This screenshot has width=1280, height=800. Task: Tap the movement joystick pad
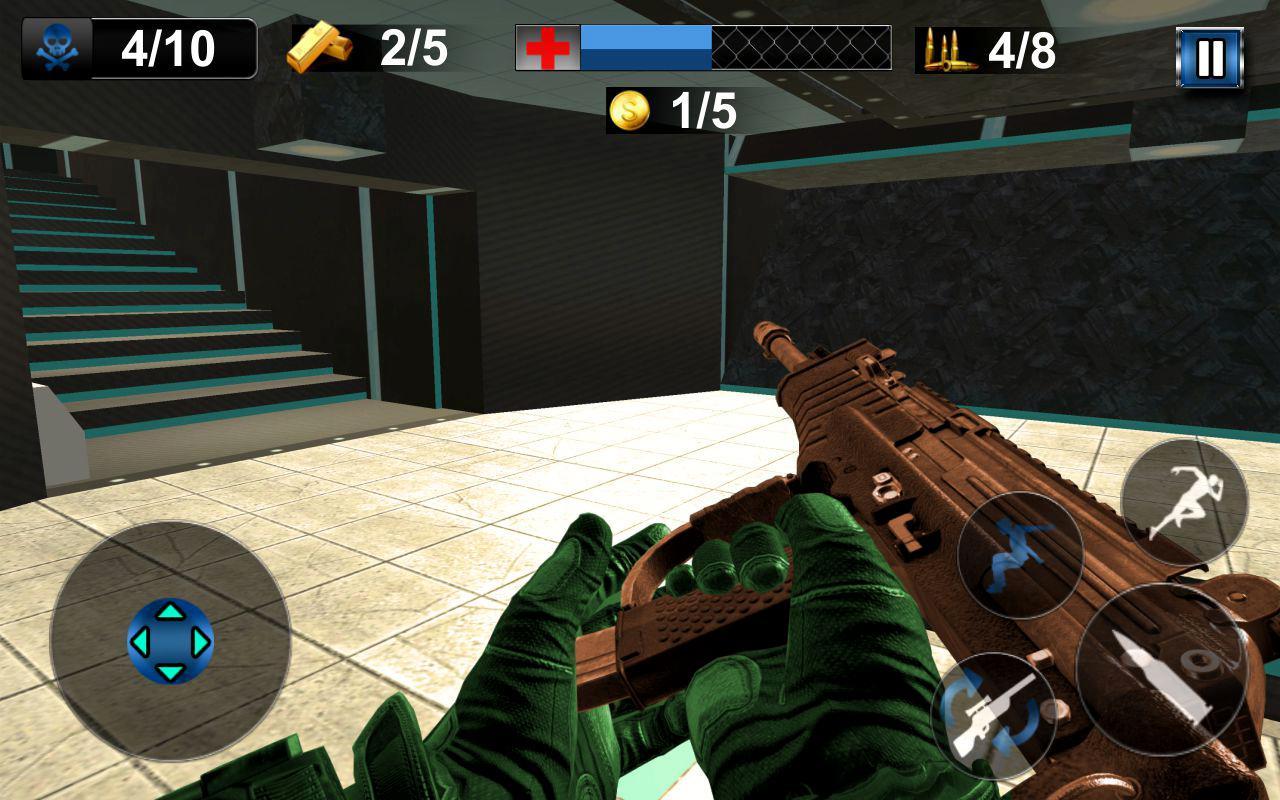pos(170,641)
